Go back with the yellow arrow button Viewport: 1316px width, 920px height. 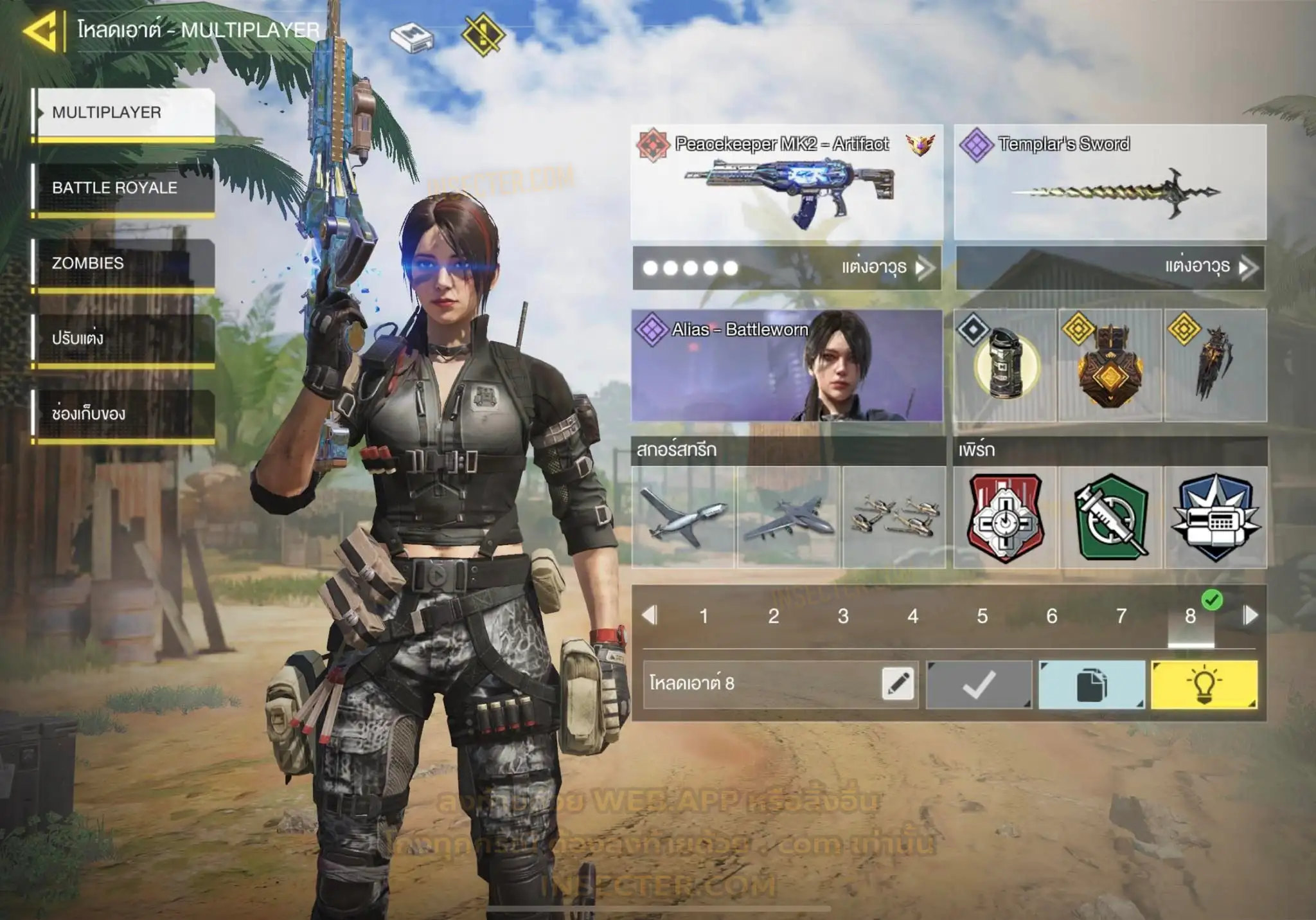tap(41, 30)
